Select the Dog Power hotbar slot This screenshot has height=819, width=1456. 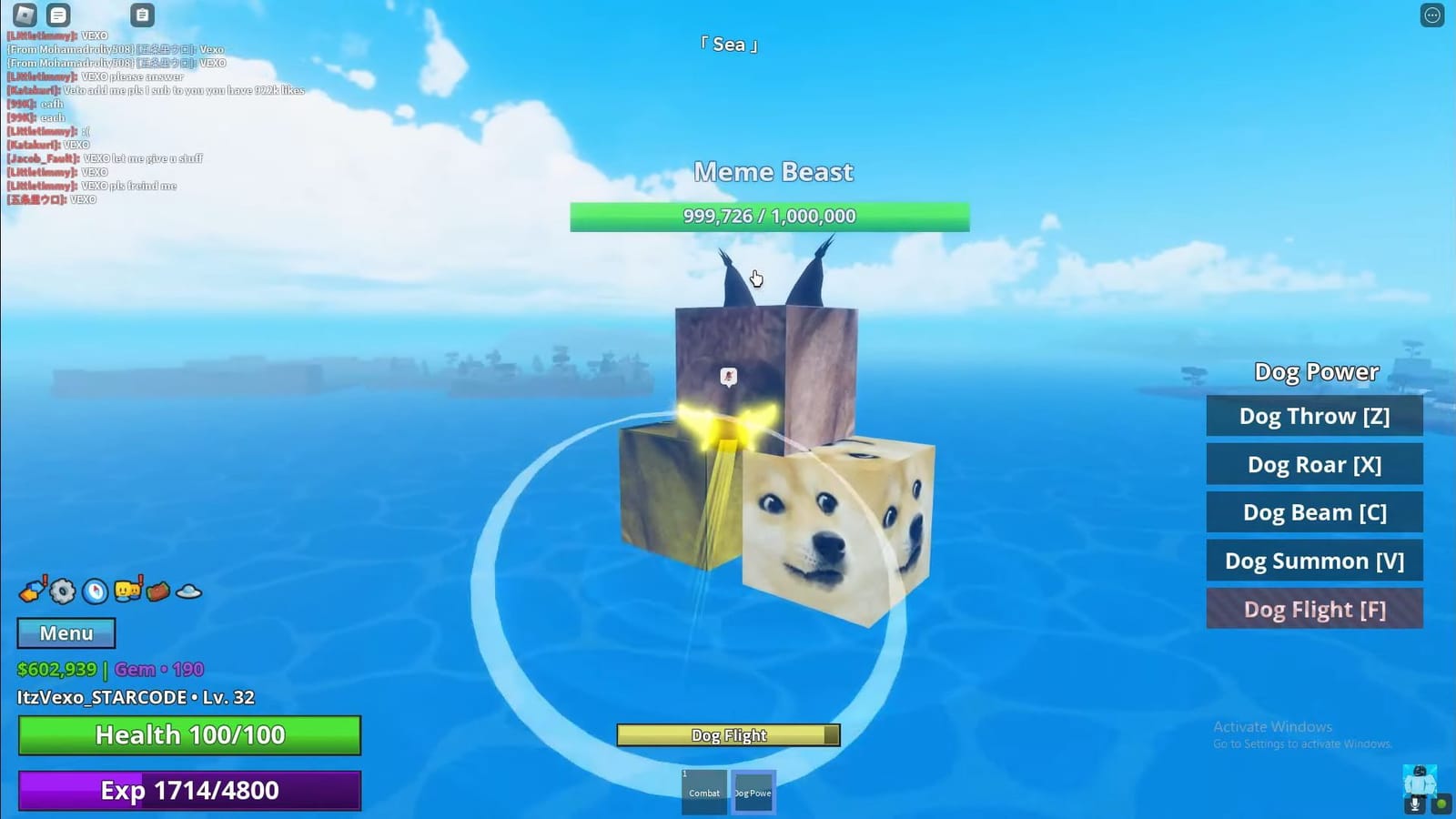753,790
